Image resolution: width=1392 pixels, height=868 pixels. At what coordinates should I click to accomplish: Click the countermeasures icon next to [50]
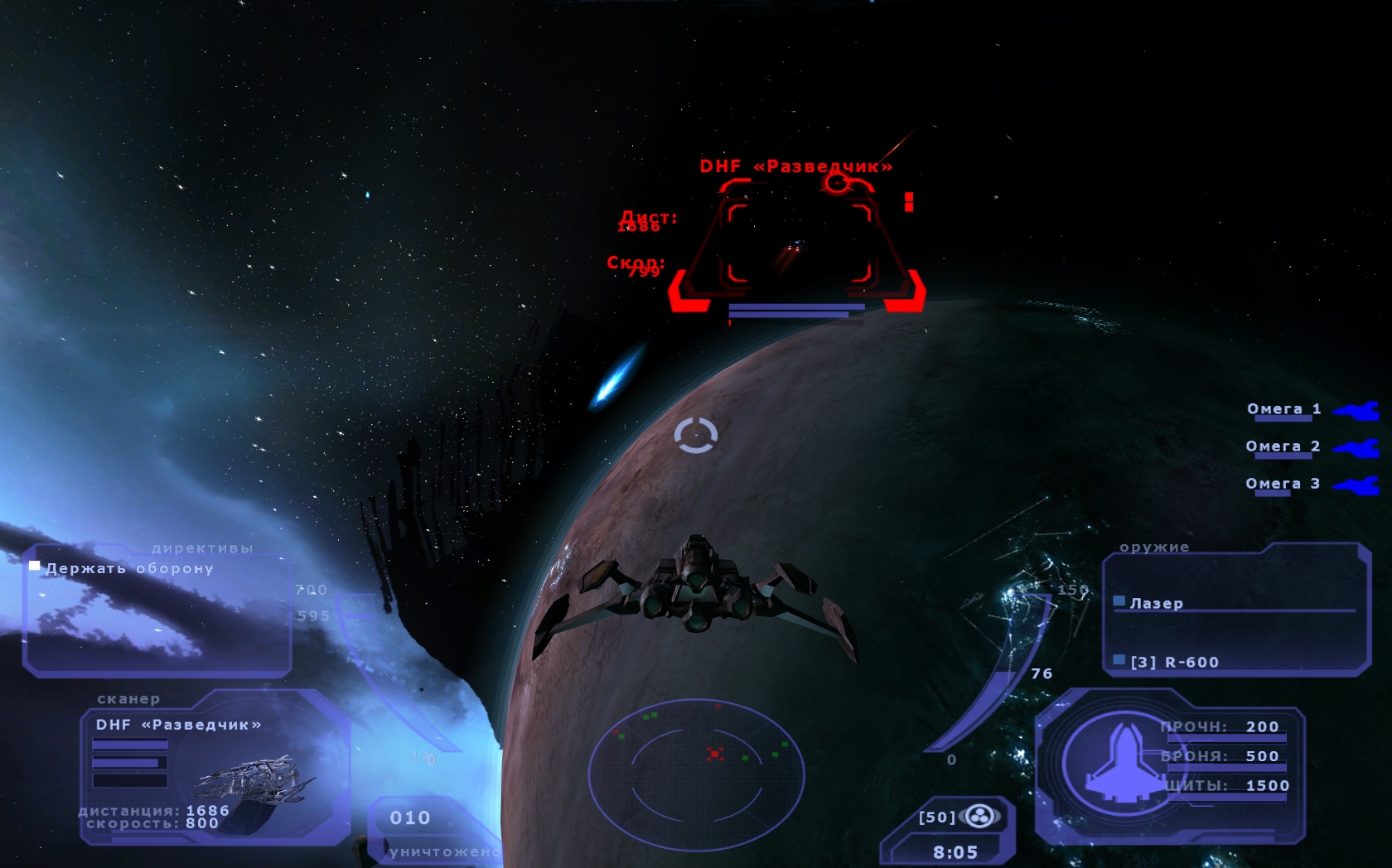pyautogui.click(x=980, y=817)
